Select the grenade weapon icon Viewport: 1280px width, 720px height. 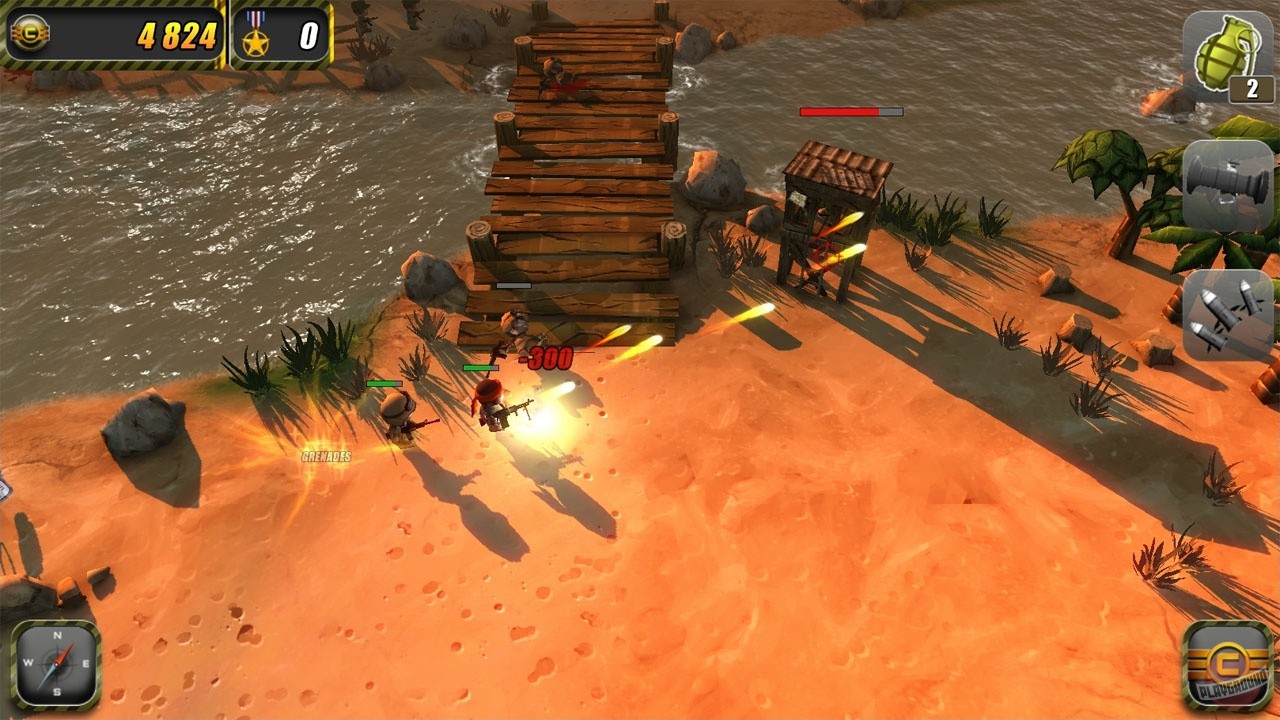click(1225, 56)
